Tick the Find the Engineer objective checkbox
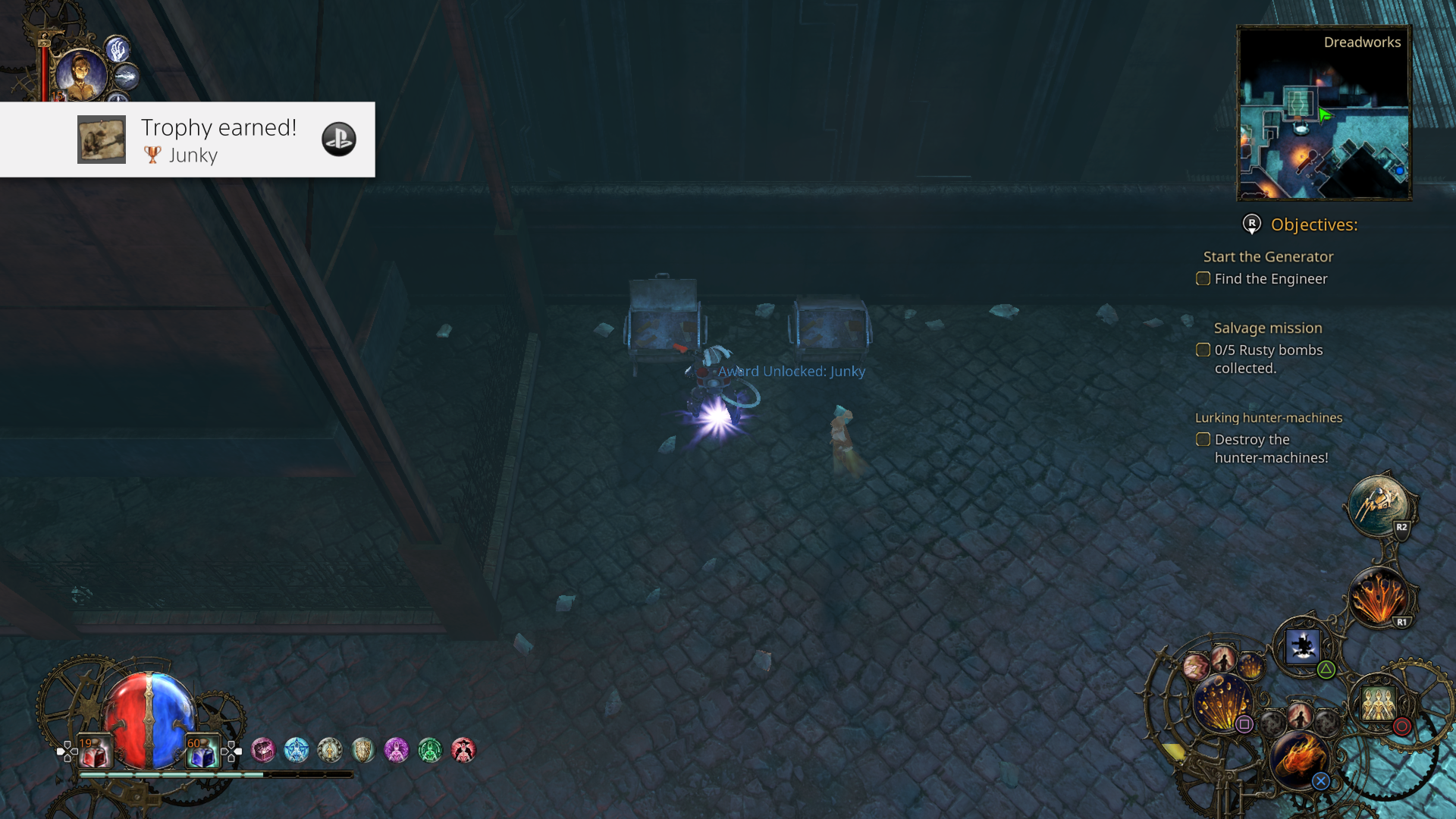The width and height of the screenshot is (1456, 819). 1203,278
